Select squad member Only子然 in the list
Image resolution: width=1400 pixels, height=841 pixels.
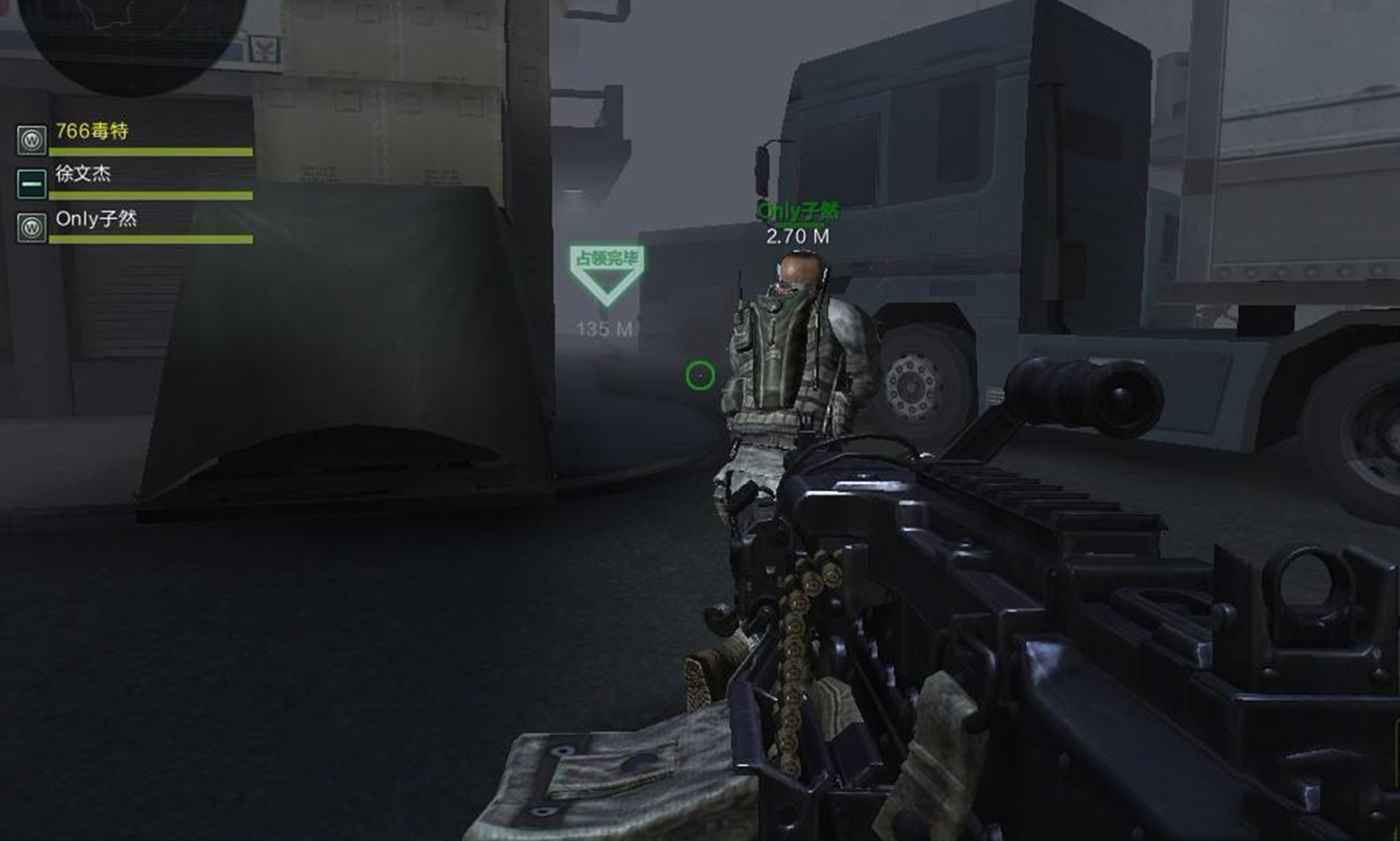(96, 220)
